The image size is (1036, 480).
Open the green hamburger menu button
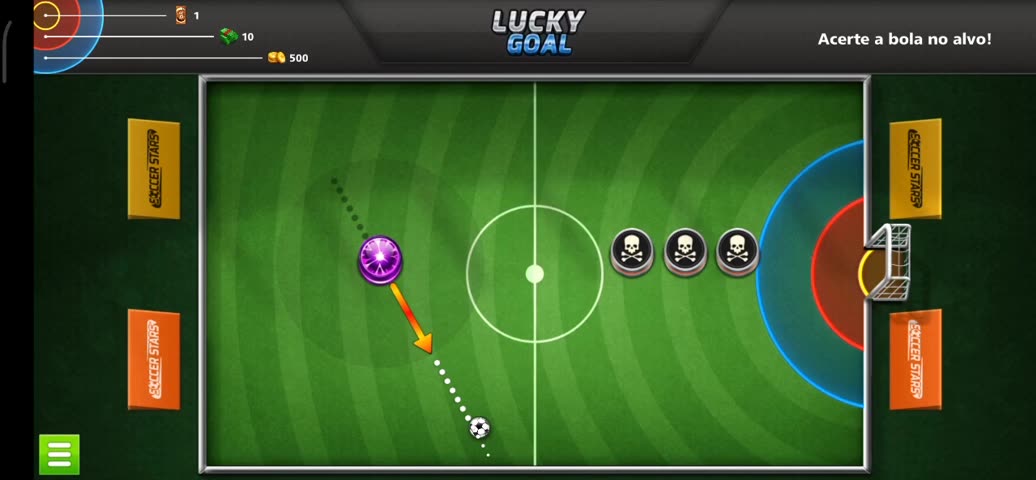click(x=59, y=454)
